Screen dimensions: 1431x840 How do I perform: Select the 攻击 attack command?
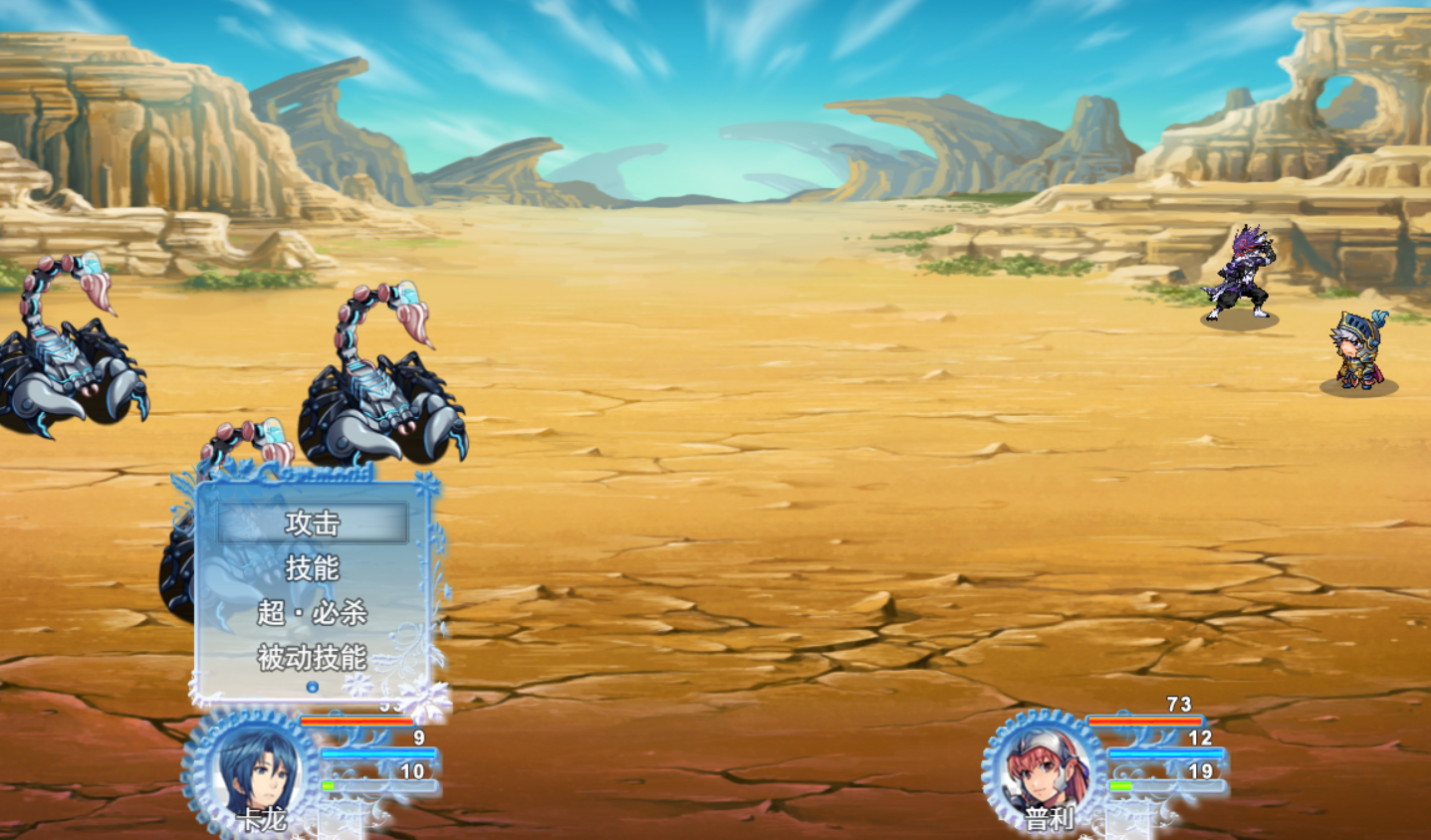313,524
